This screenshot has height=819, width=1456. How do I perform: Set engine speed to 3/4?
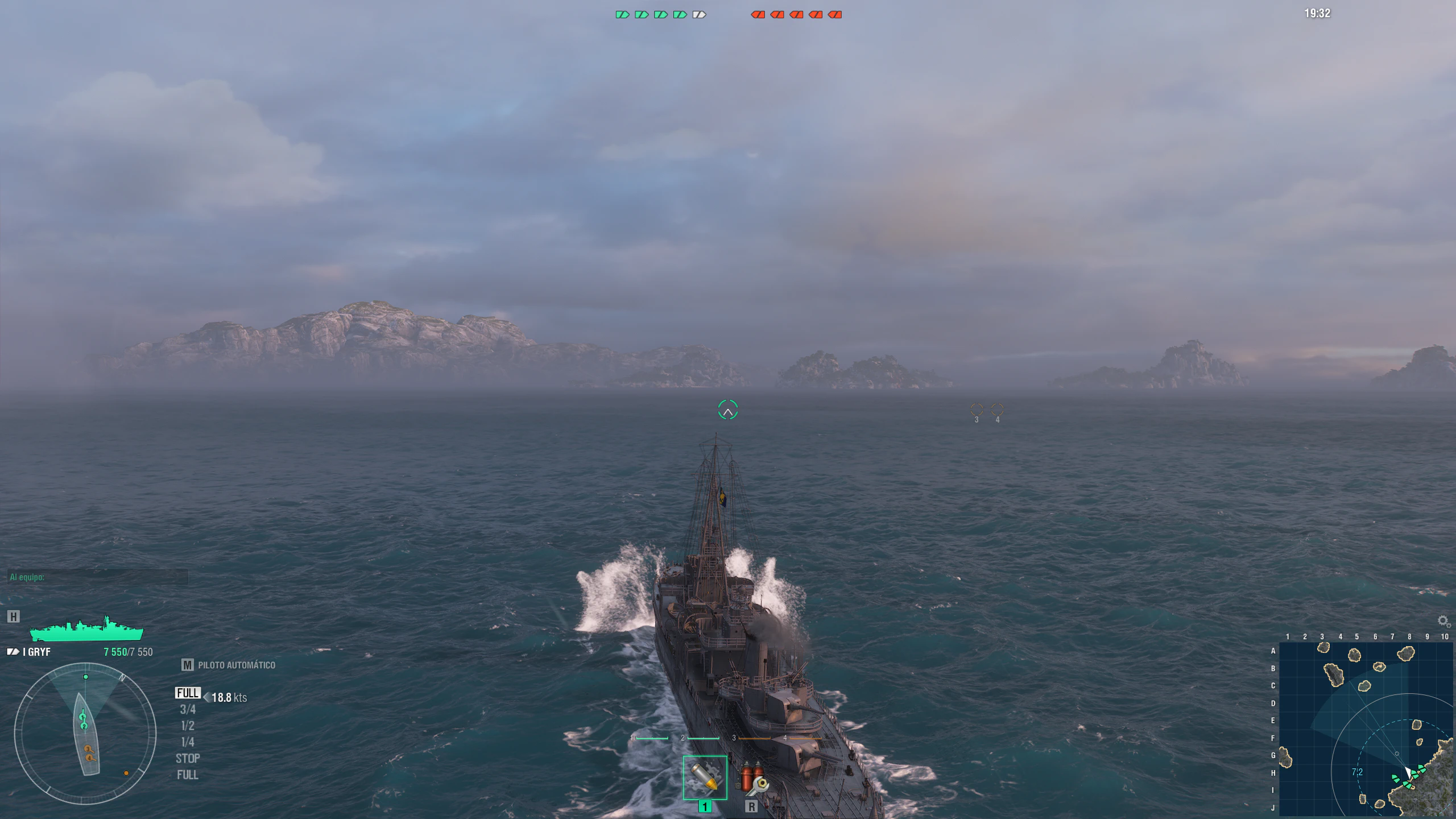(188, 709)
